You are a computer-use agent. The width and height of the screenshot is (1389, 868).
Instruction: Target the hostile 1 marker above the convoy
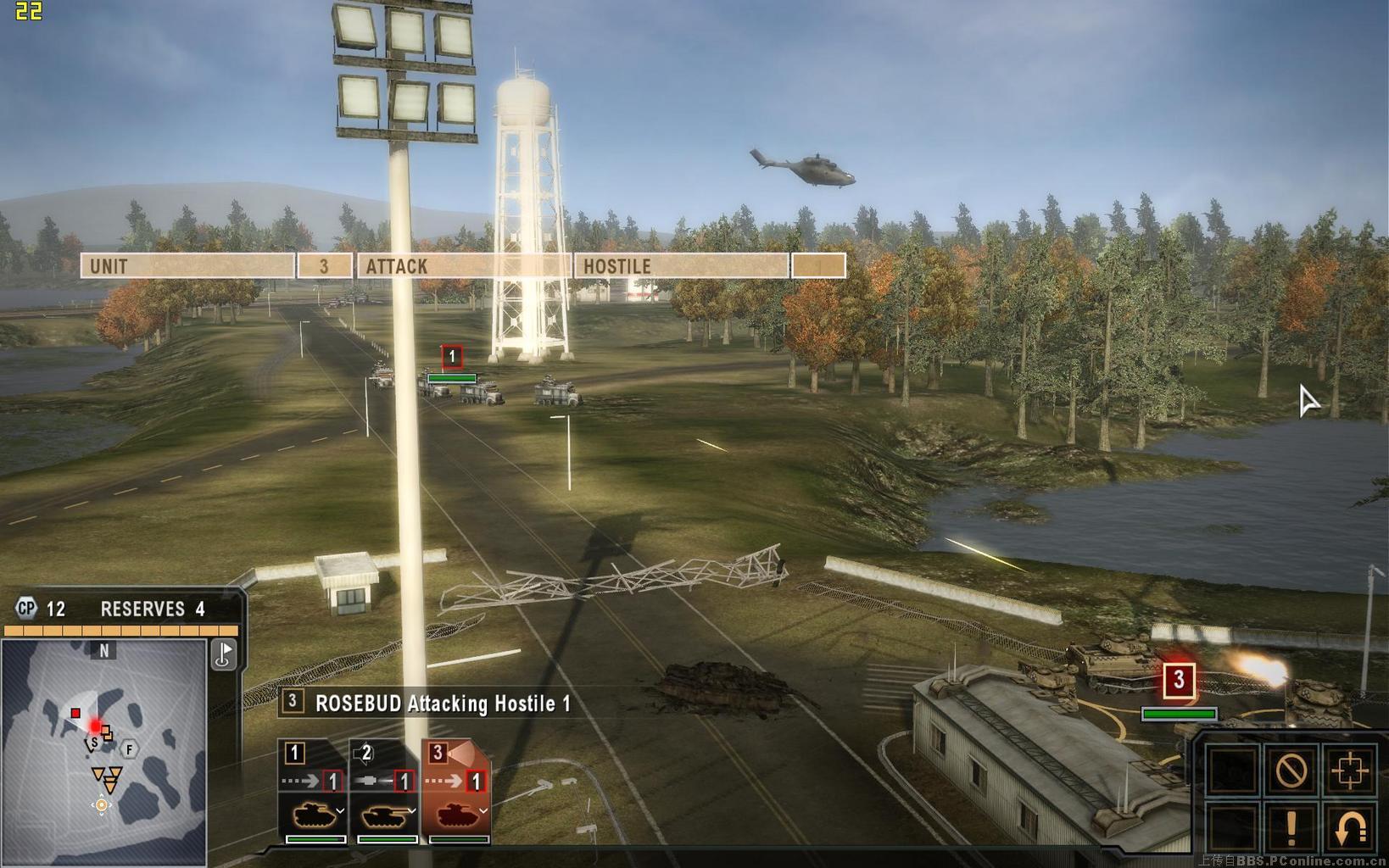pyautogui.click(x=452, y=357)
